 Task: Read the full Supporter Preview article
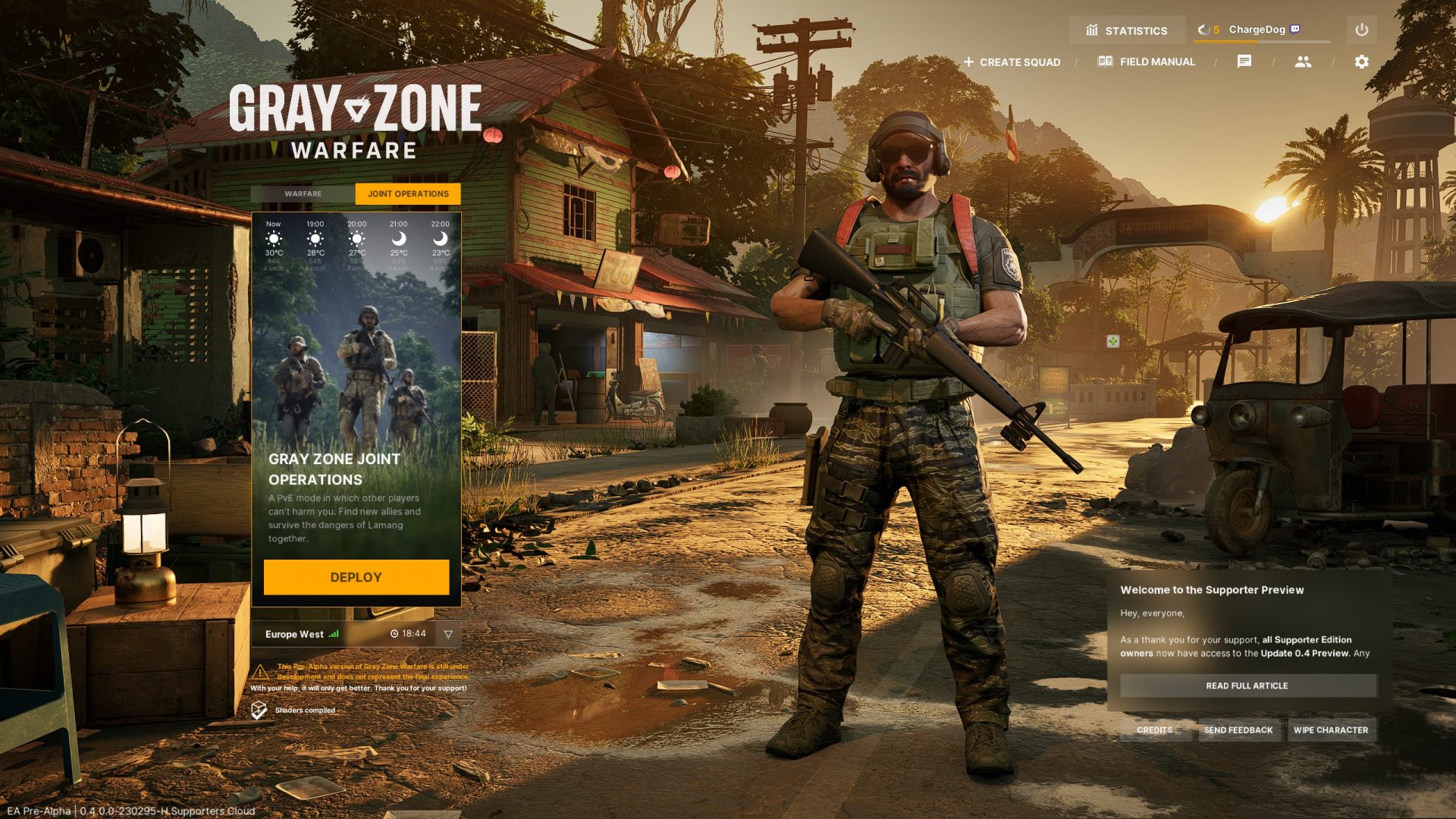pyautogui.click(x=1247, y=686)
